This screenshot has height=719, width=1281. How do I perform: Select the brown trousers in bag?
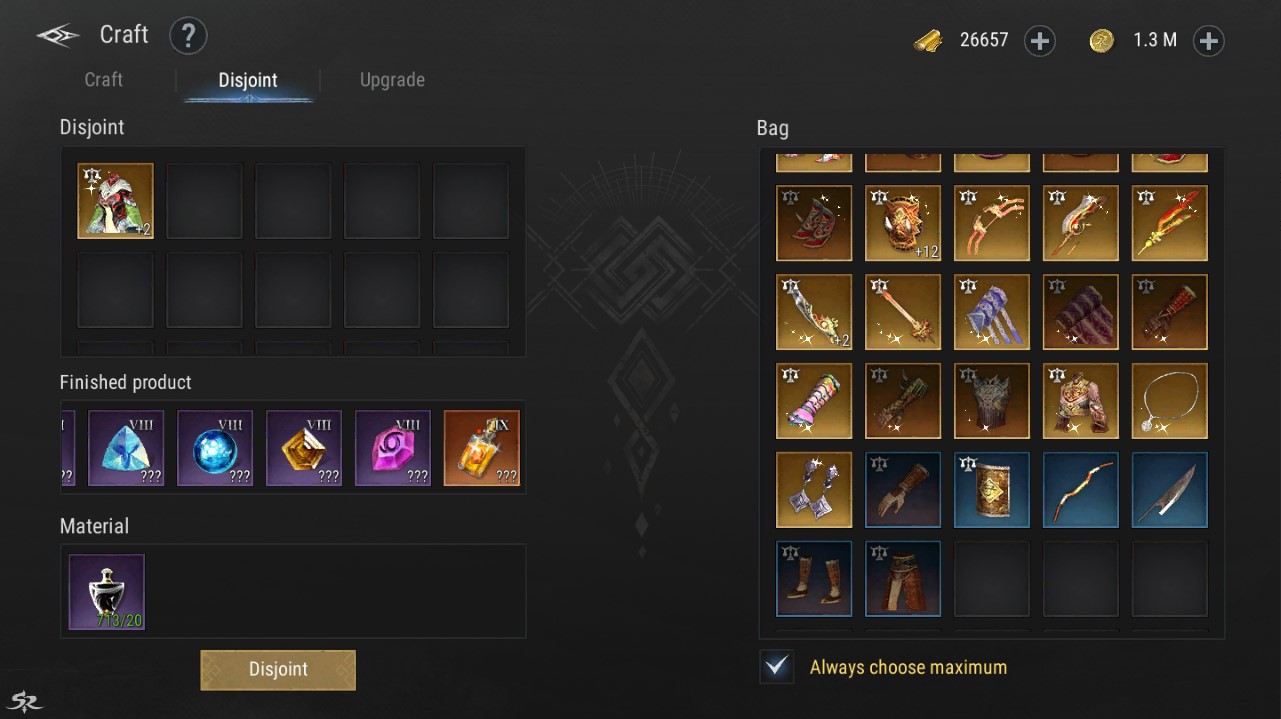tap(903, 579)
